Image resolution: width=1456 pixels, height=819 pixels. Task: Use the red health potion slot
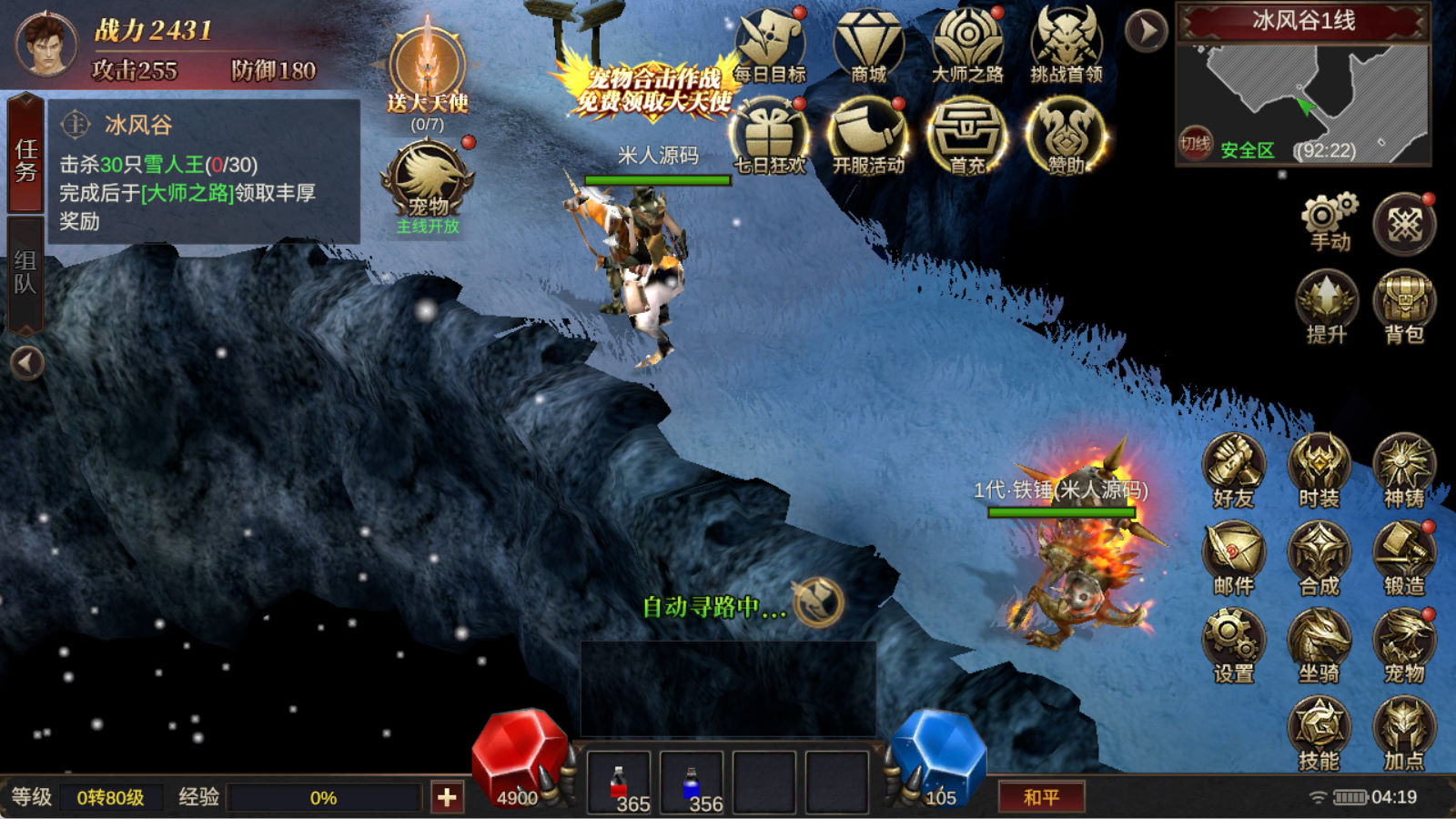pos(619,783)
